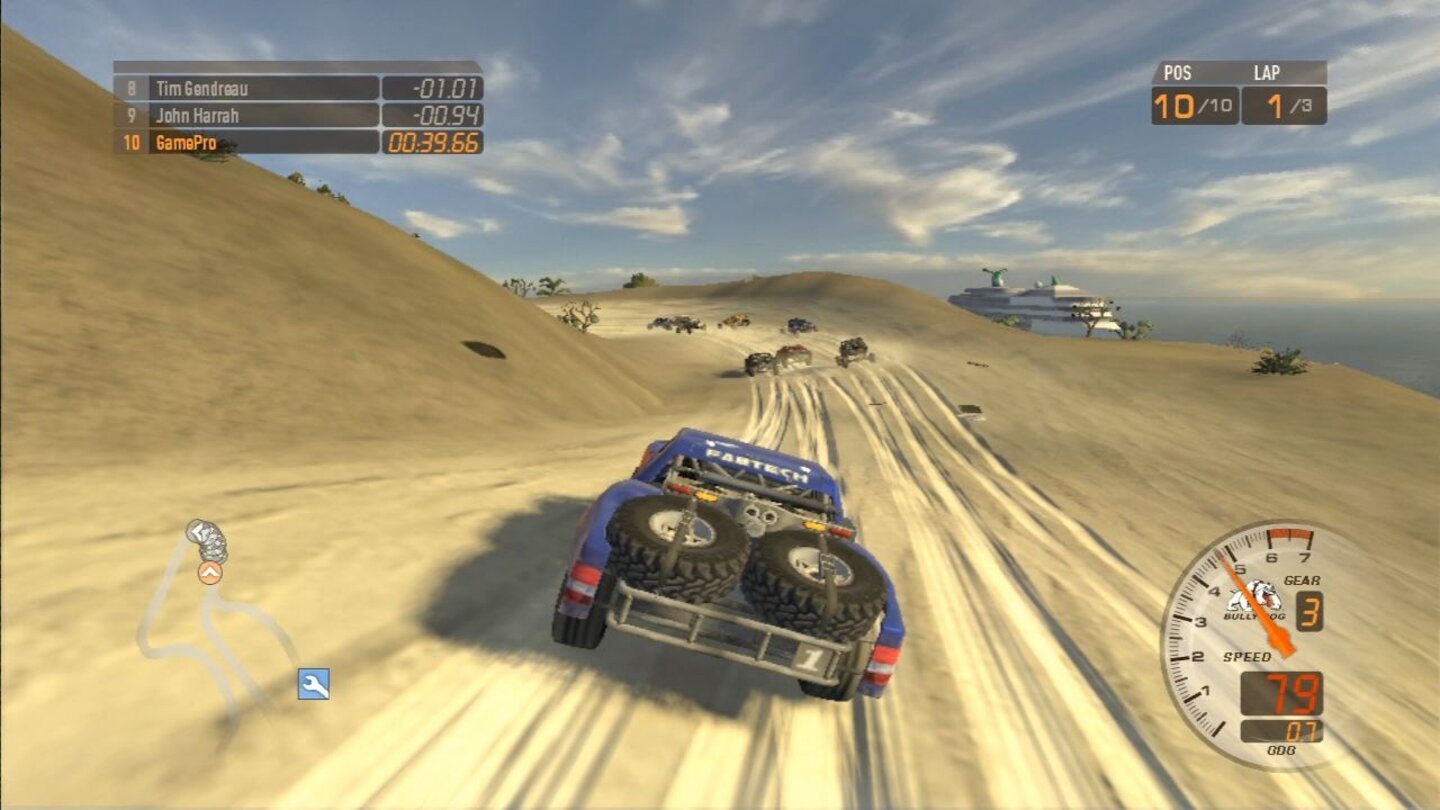Click the gear indicator showing 3
The width and height of the screenshot is (1440, 810).
1312,608
